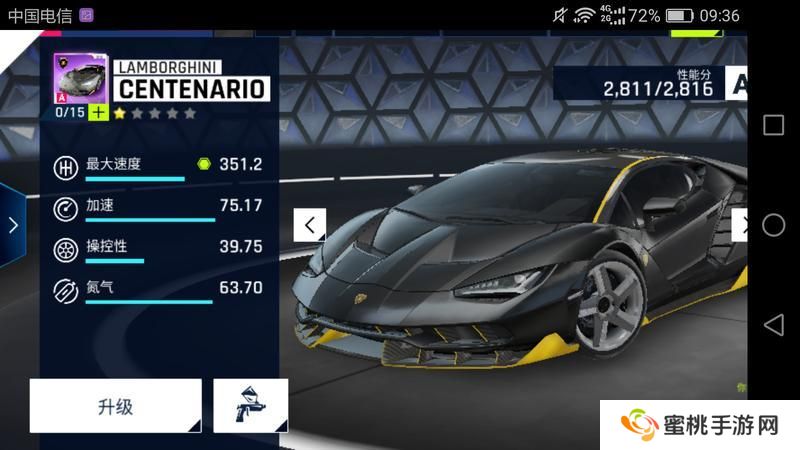Open the spray paint customization button

pos(250,406)
